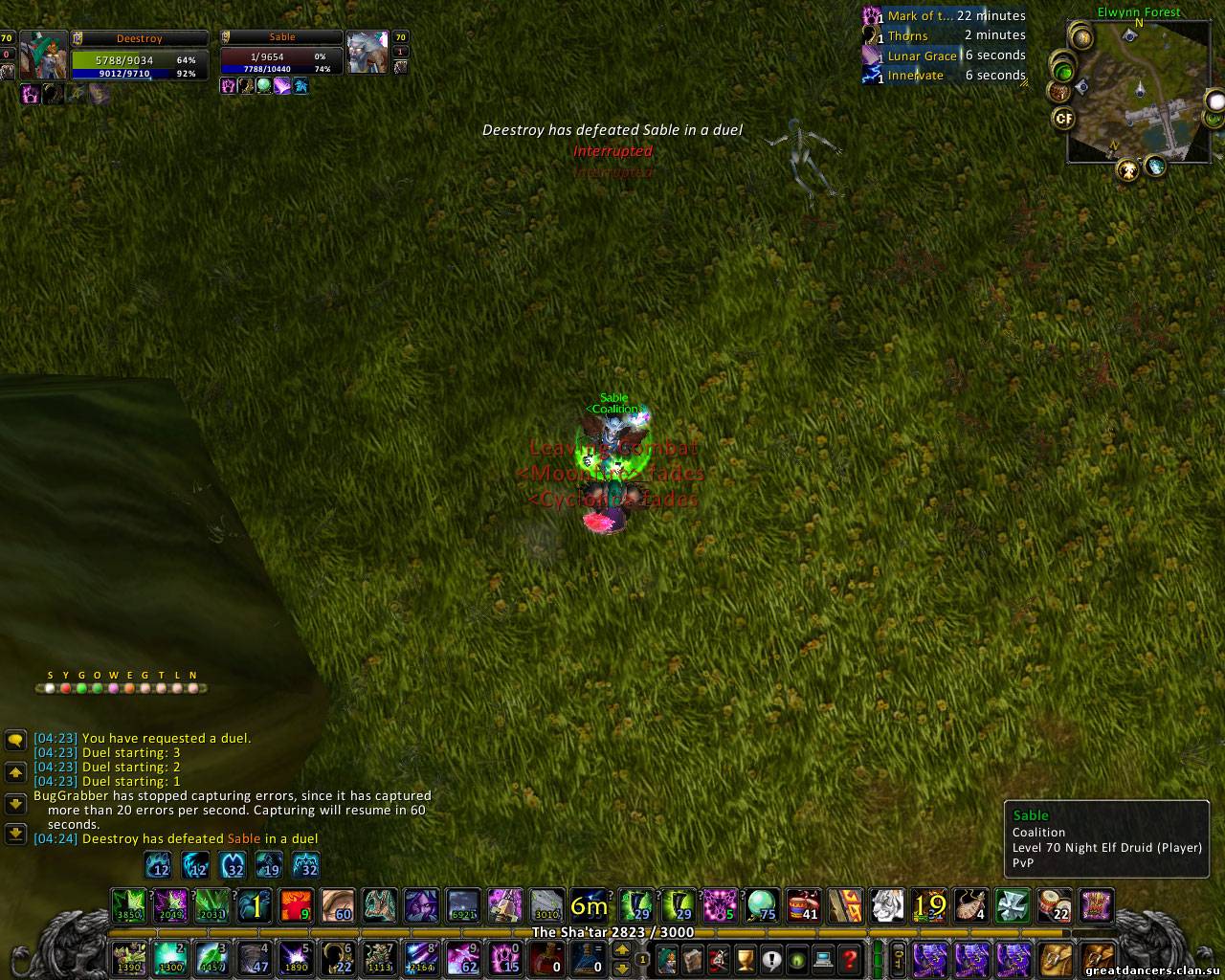This screenshot has width=1225, height=980.
Task: Open the keyring button
Action: point(900,958)
